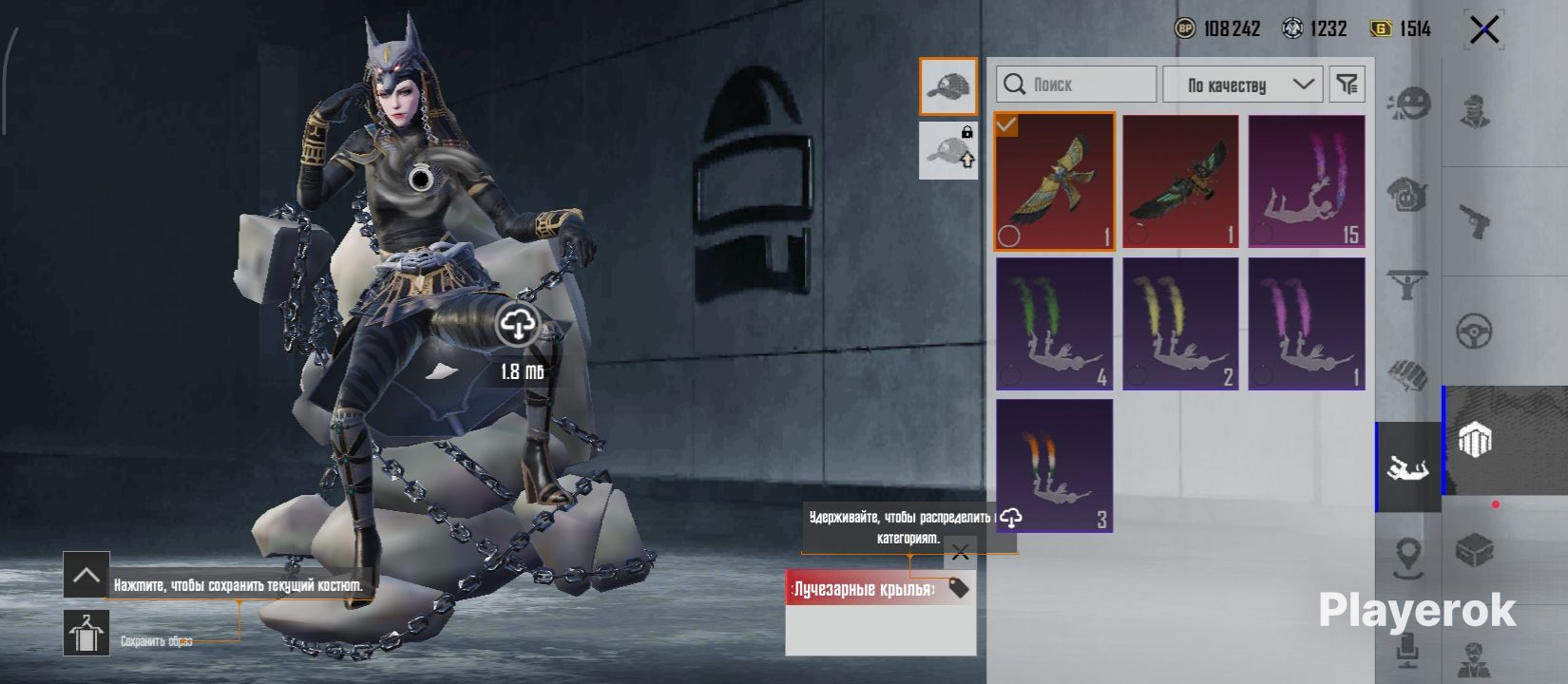Choose the yellow smoke trail item
Image resolution: width=1568 pixels, height=684 pixels.
click(x=1180, y=324)
